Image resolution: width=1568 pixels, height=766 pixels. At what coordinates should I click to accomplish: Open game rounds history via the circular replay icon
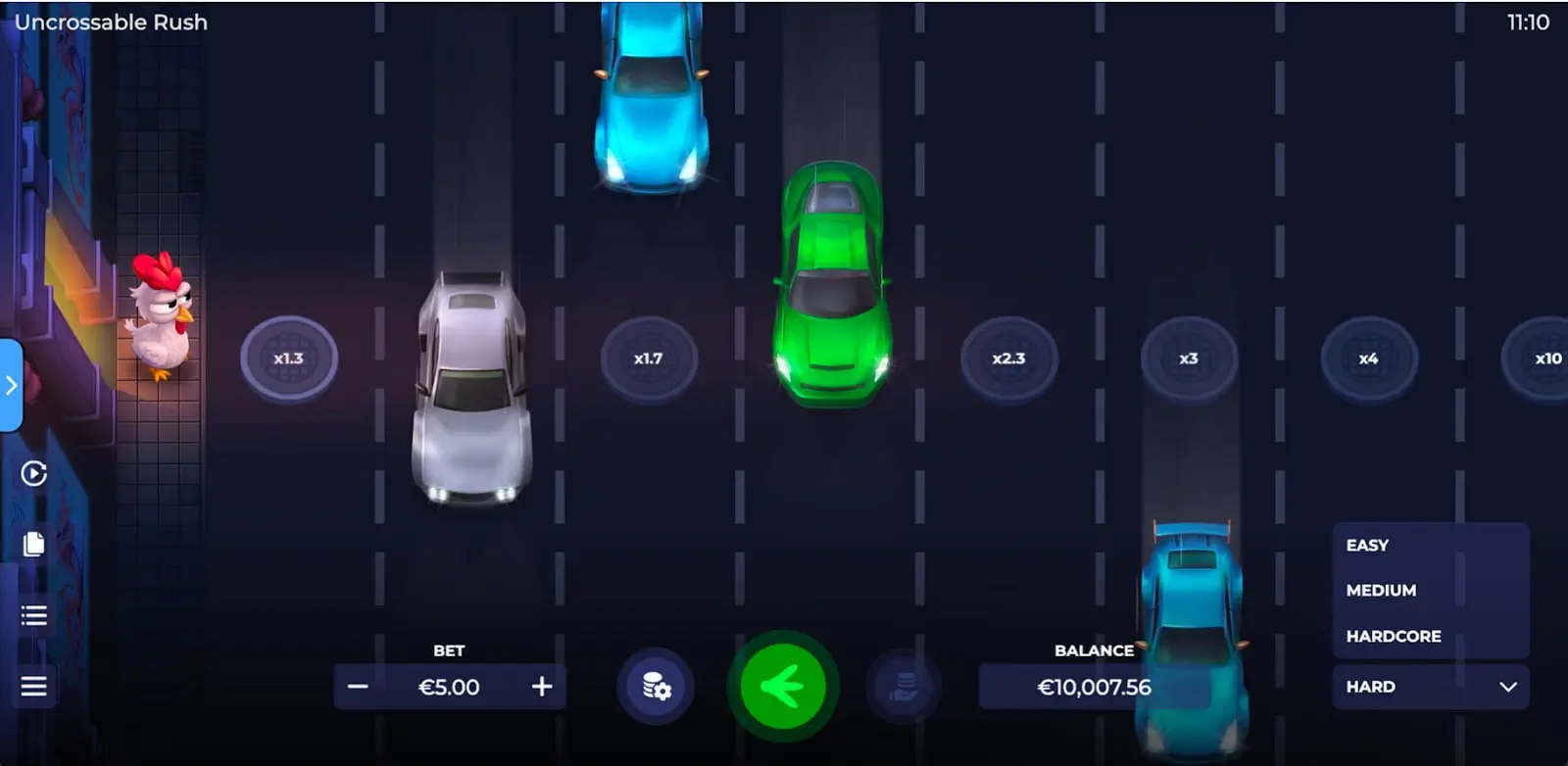point(32,473)
